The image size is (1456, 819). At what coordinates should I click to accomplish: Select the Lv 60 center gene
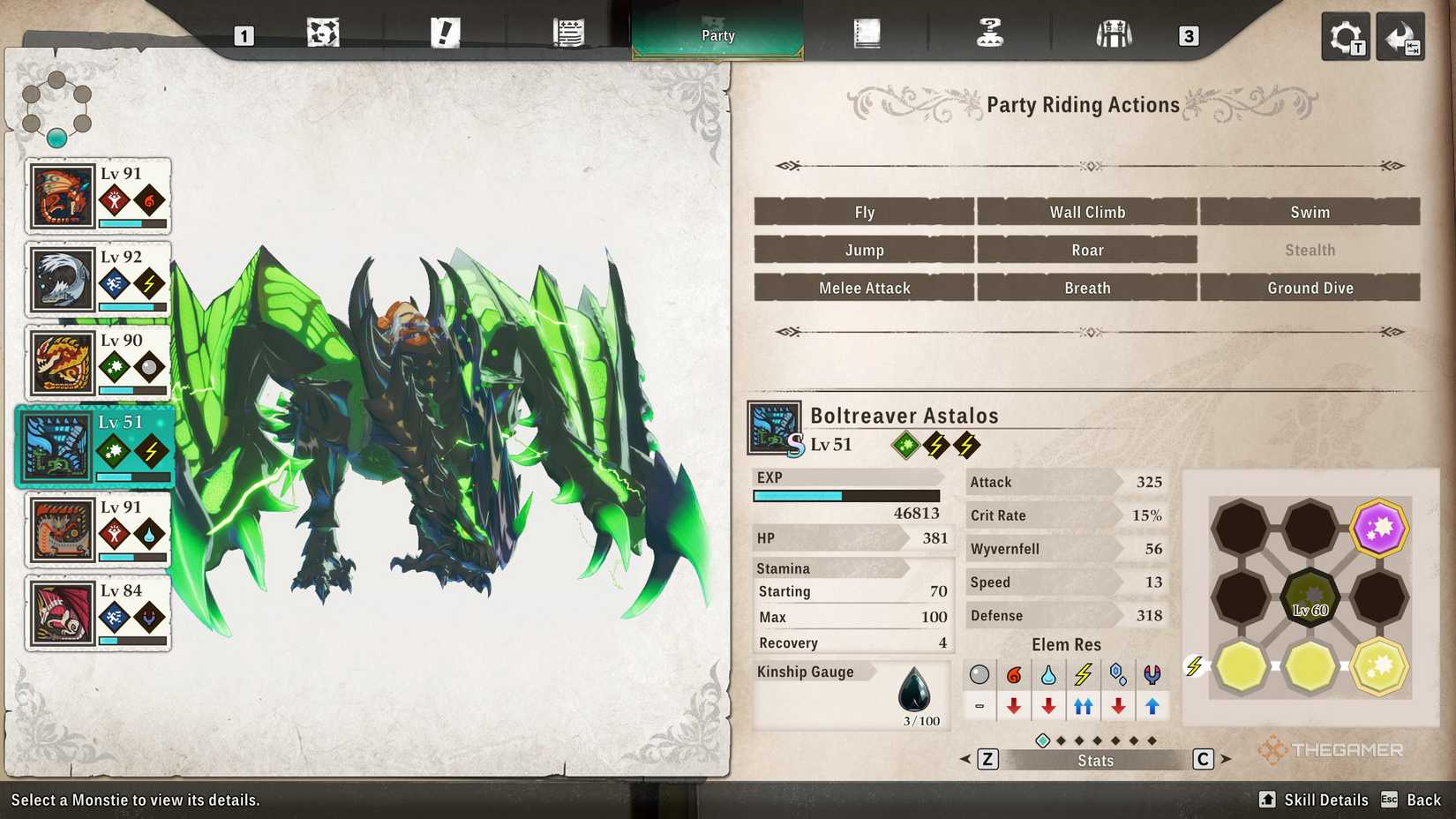(1310, 597)
